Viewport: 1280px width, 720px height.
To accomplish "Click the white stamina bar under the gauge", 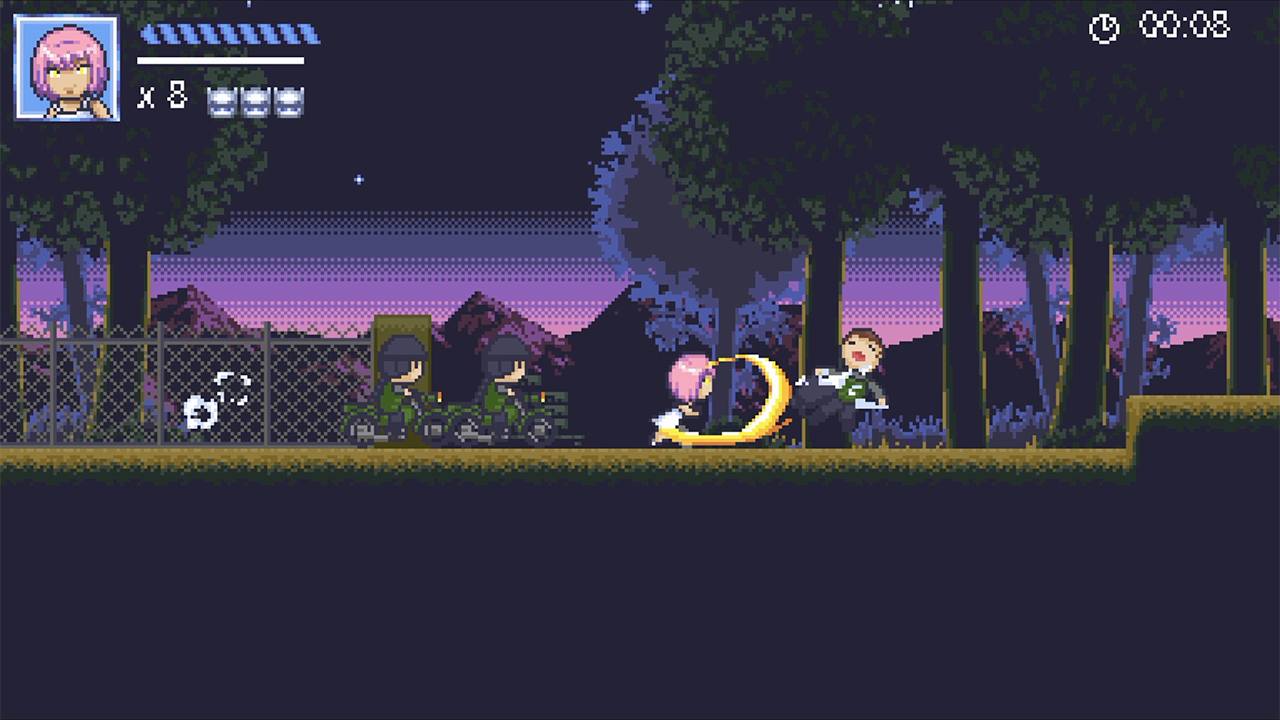I will coord(222,62).
